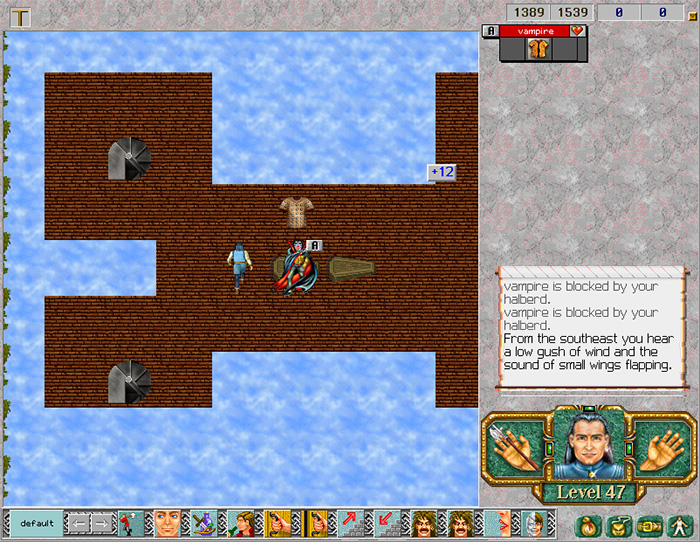Click the message log scroll text

[x=585, y=332]
